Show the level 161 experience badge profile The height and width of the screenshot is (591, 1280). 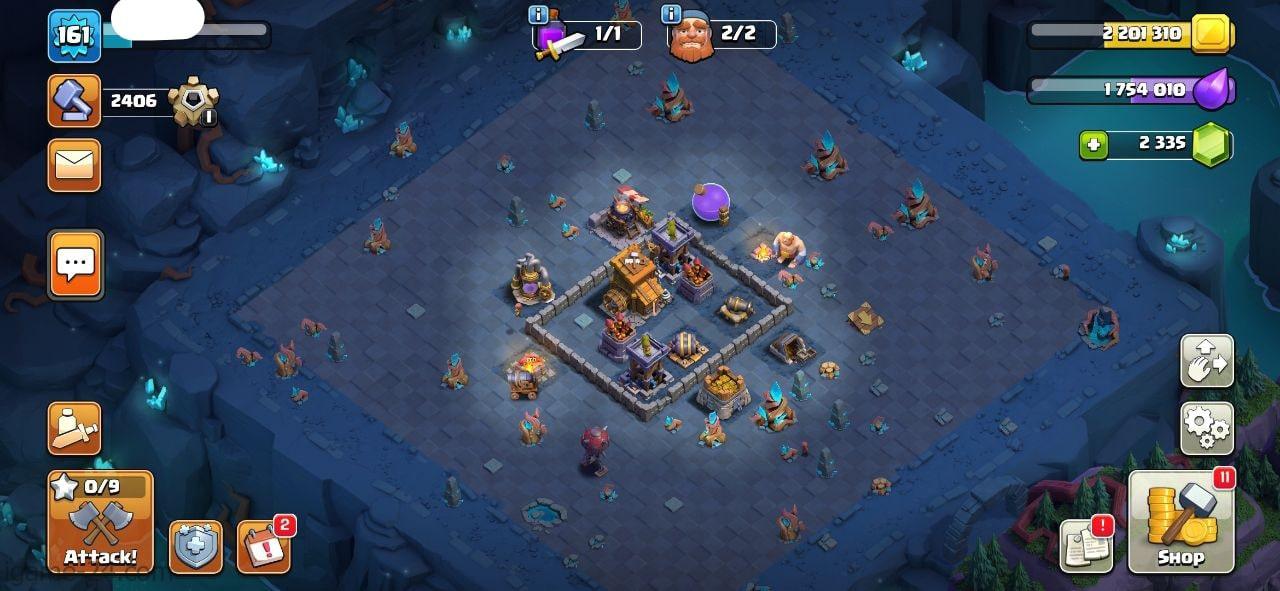pos(74,36)
